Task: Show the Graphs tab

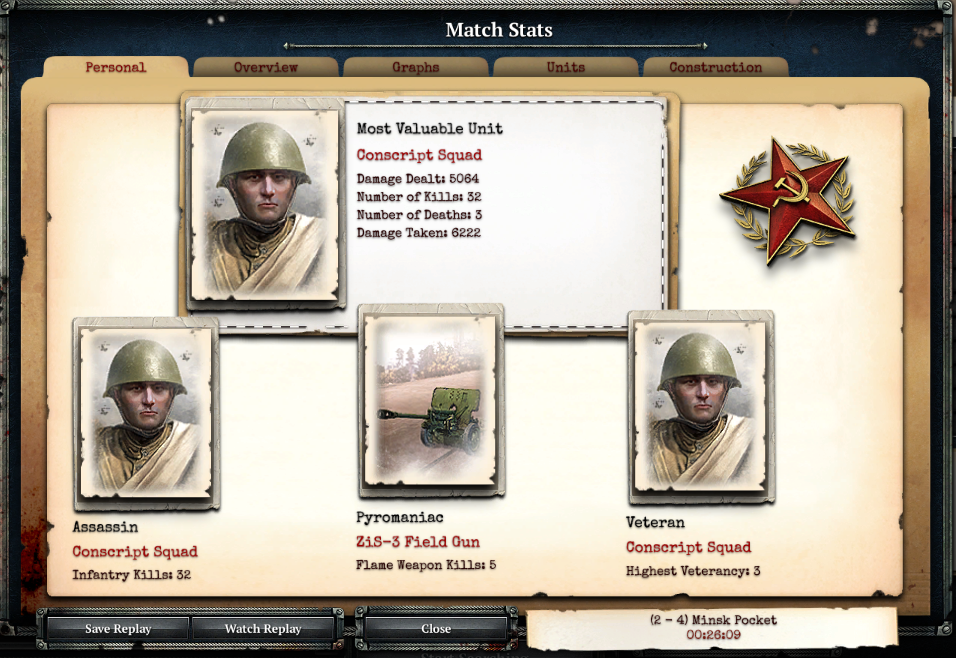Action: [416, 68]
